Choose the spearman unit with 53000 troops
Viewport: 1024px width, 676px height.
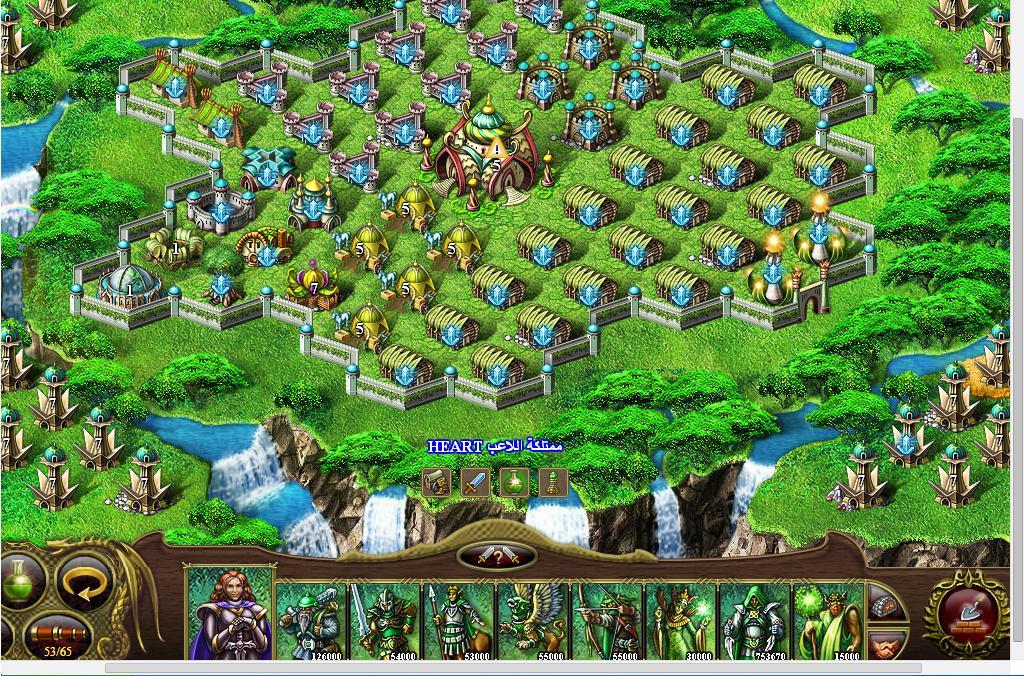pyautogui.click(x=459, y=620)
